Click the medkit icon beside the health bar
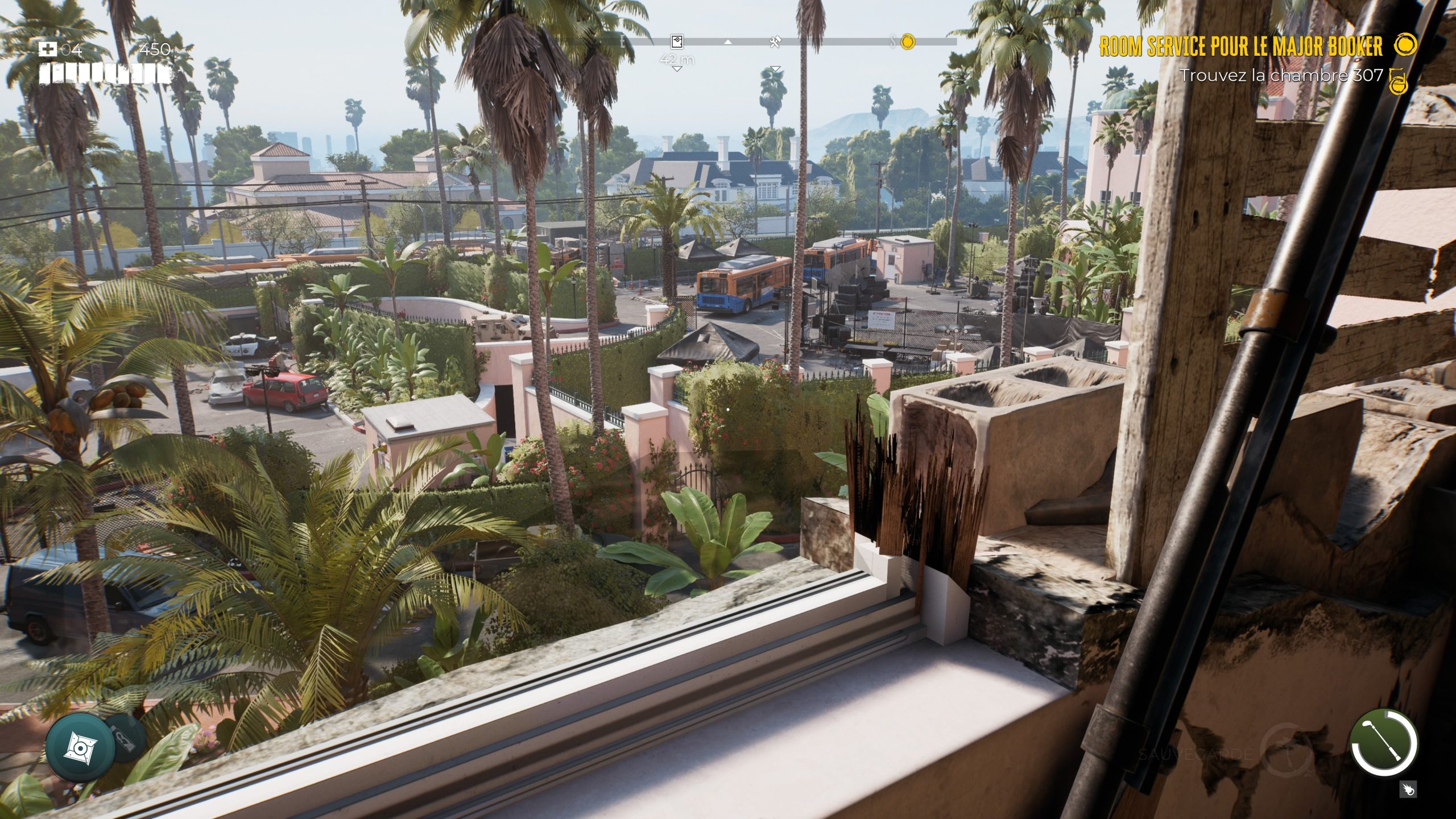The height and width of the screenshot is (819, 1456). [x=47, y=49]
